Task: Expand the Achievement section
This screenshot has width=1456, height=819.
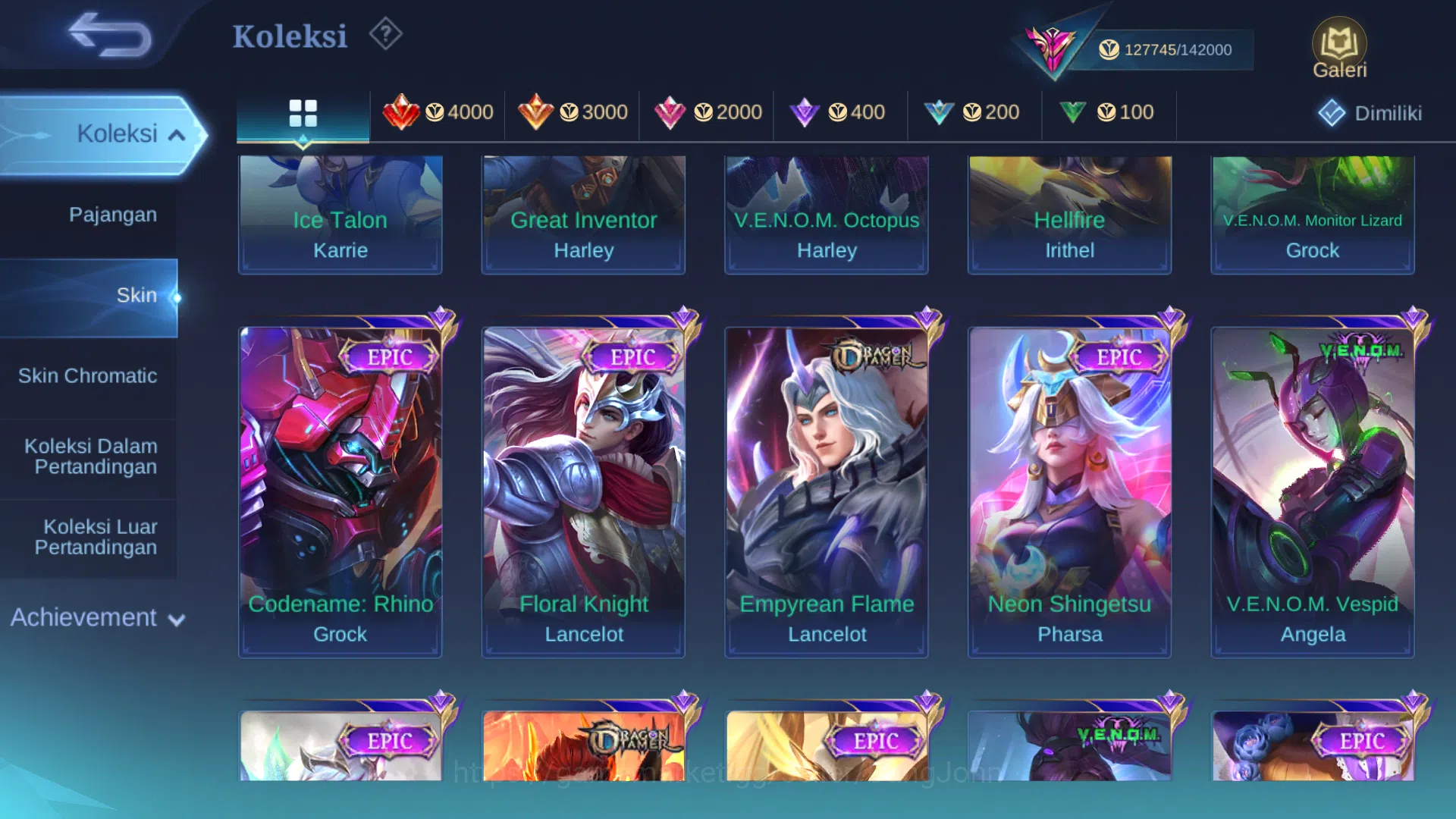Action: pos(96,618)
